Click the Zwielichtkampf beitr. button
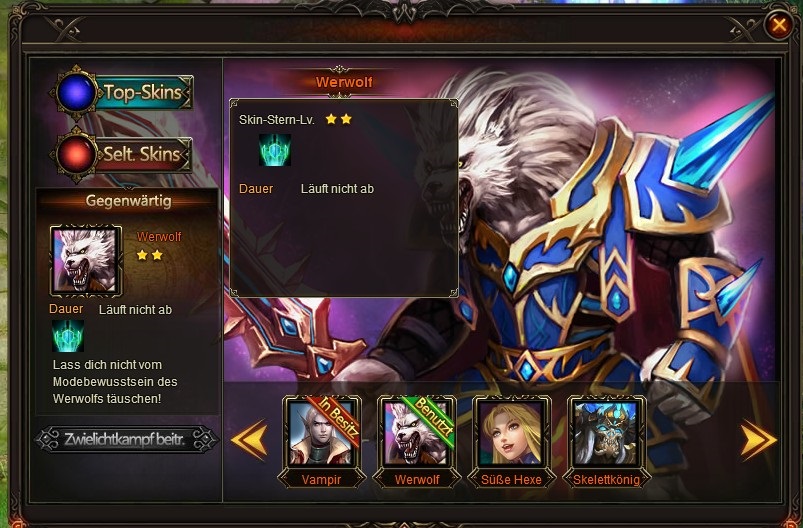This screenshot has height=528, width=803. coord(126,439)
